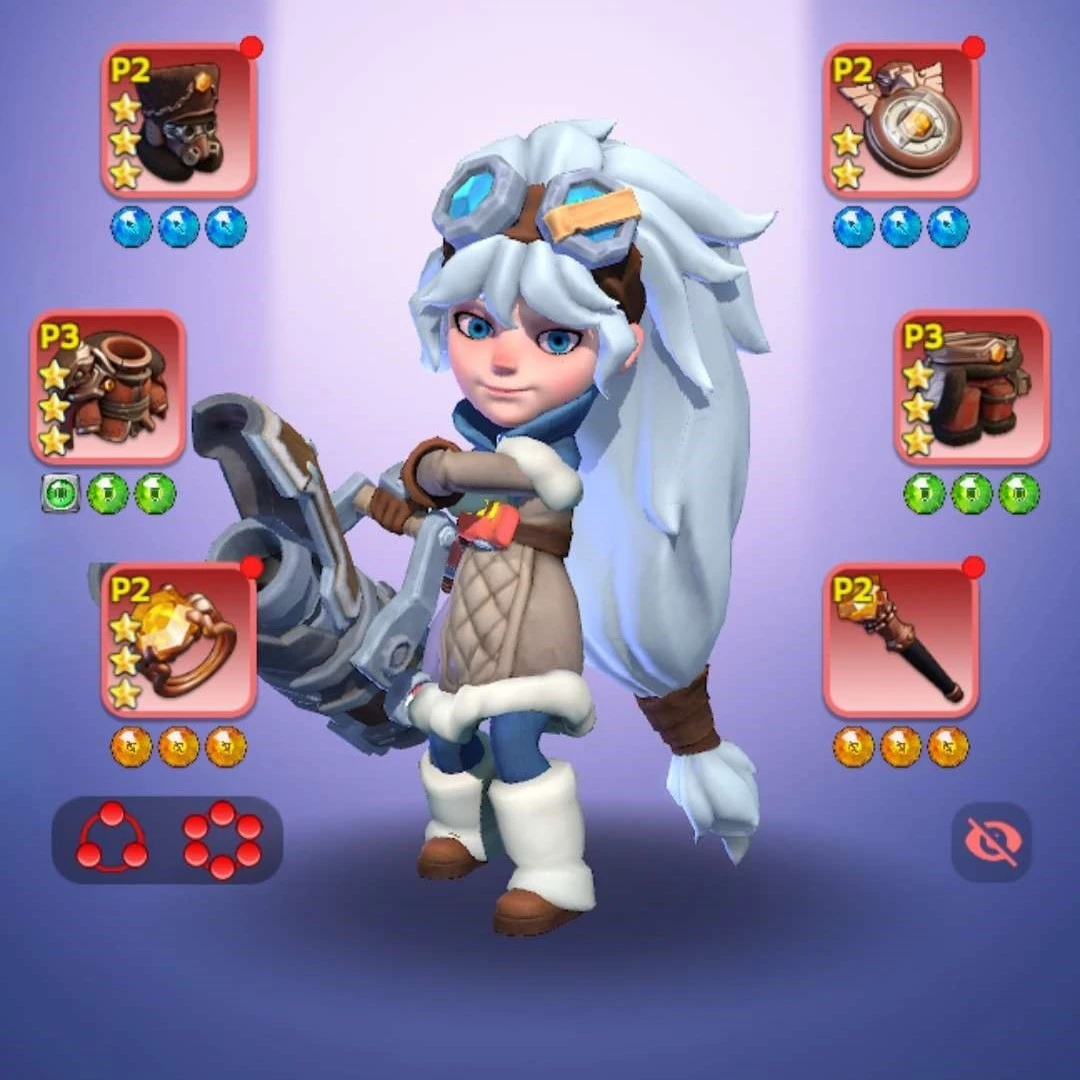The height and width of the screenshot is (1080, 1080).
Task: Activate the three-dot triangle set icon
Action: point(112,839)
